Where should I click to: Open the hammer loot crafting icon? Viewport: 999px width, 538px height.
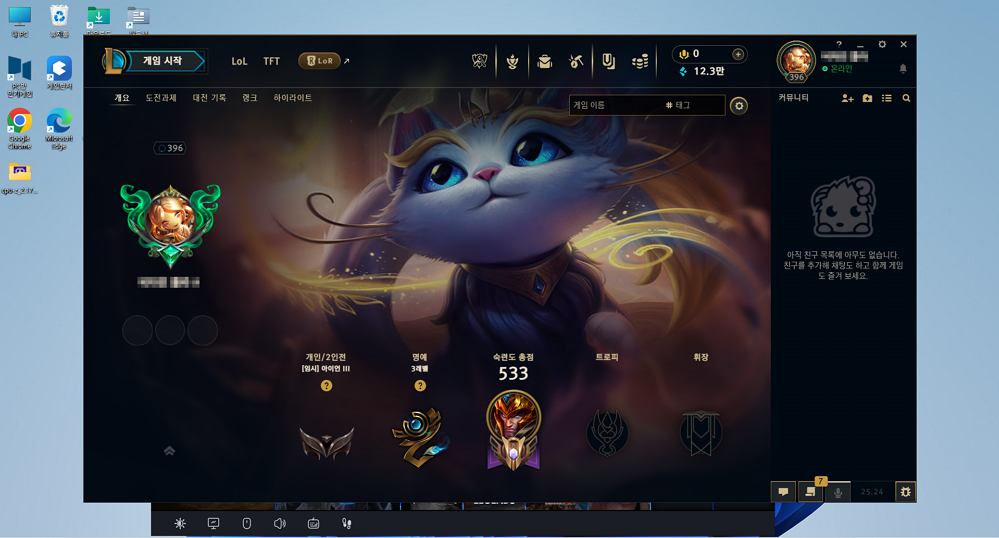[576, 62]
